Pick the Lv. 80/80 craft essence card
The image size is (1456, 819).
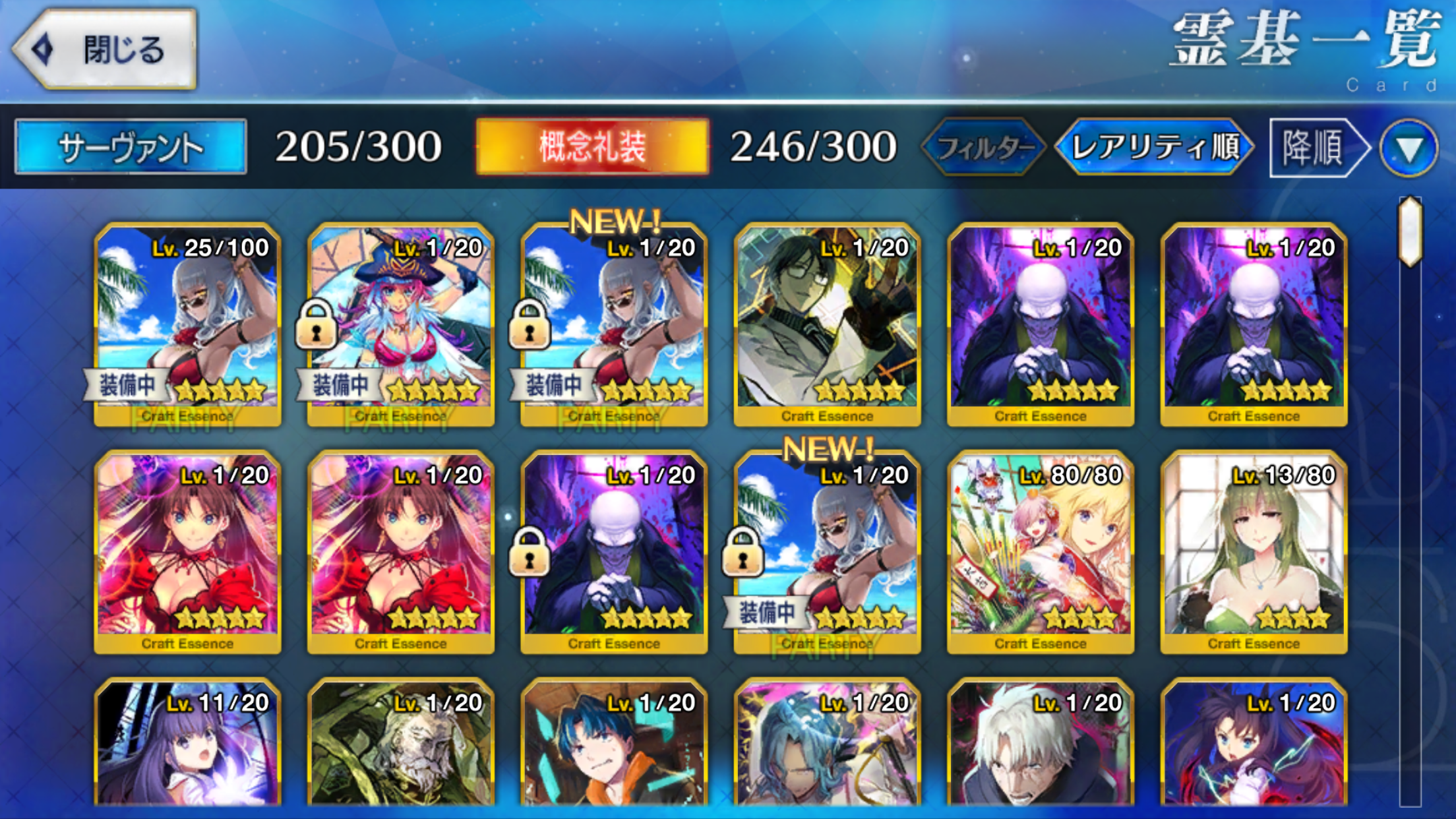1040,552
